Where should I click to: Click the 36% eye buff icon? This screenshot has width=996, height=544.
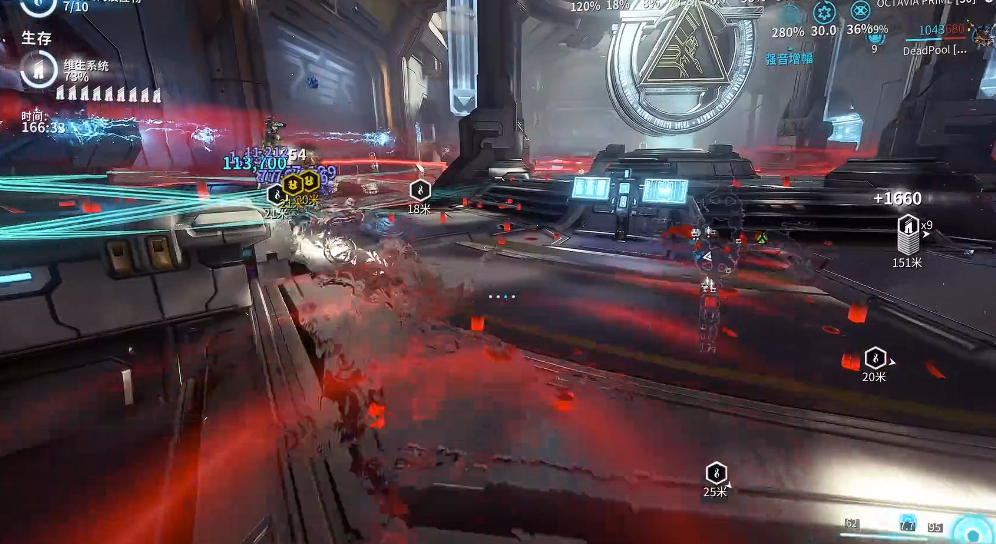[860, 12]
